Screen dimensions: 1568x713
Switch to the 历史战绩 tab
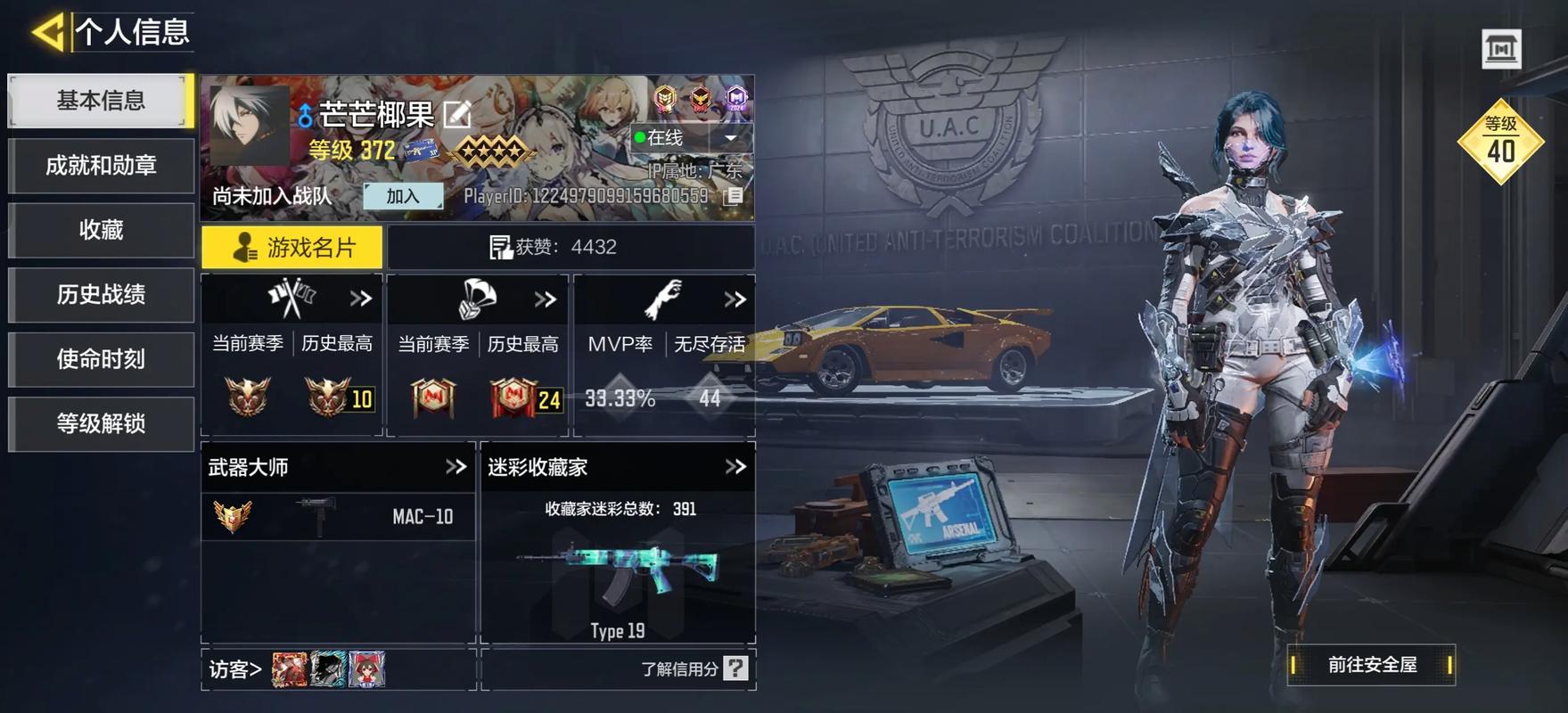click(x=100, y=295)
